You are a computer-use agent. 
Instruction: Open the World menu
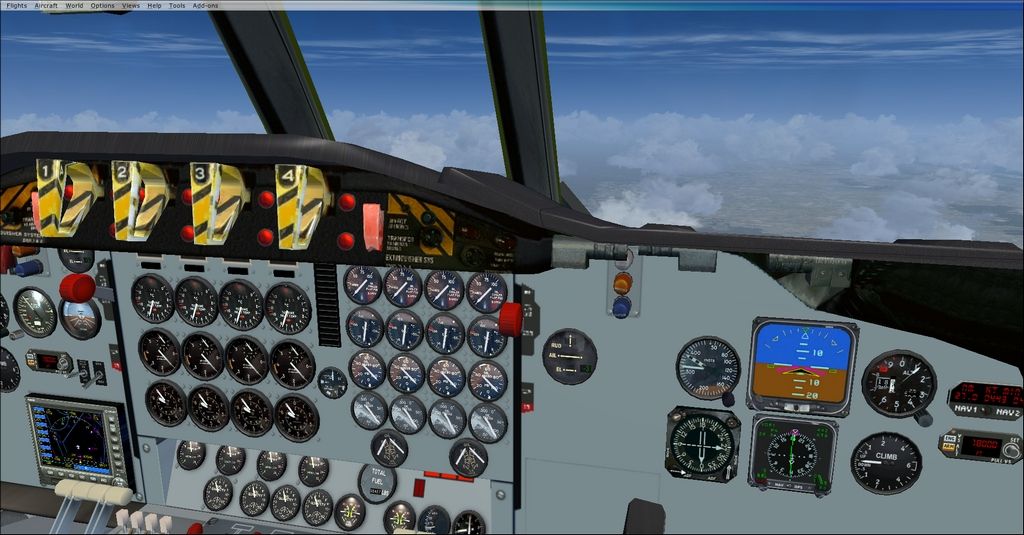click(74, 6)
